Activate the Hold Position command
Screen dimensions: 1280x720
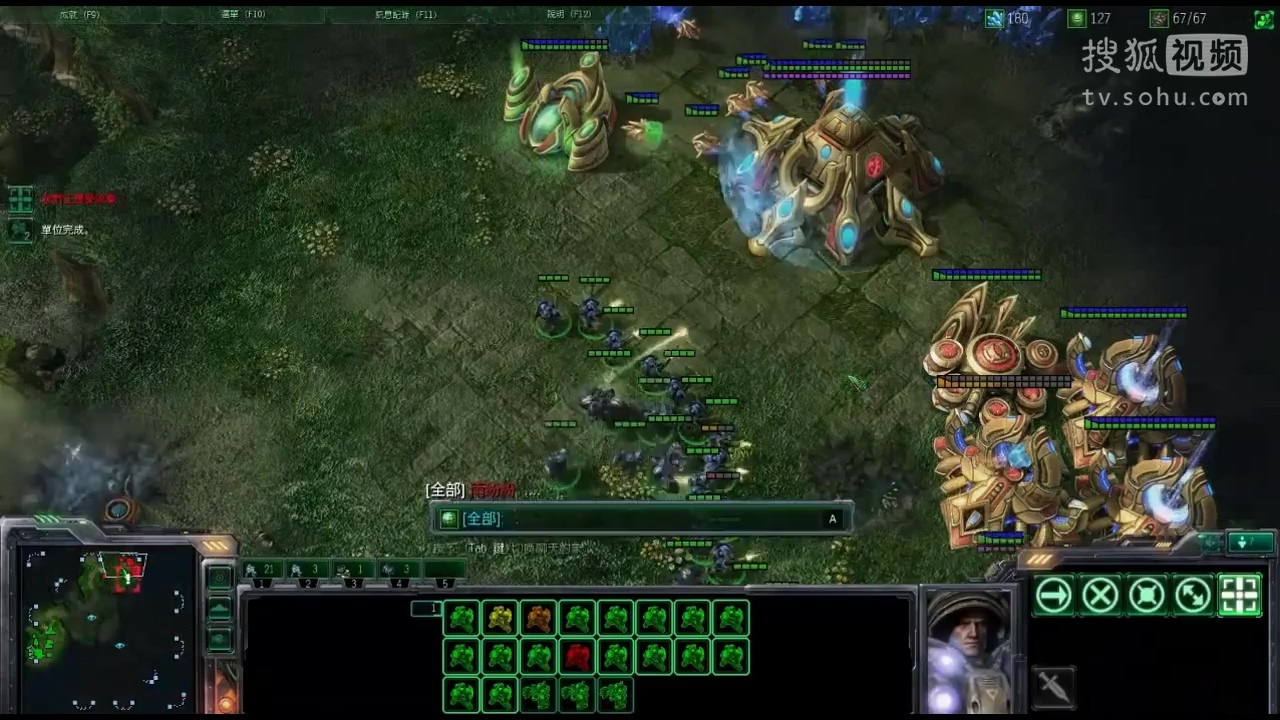pyautogui.click(x=1147, y=596)
